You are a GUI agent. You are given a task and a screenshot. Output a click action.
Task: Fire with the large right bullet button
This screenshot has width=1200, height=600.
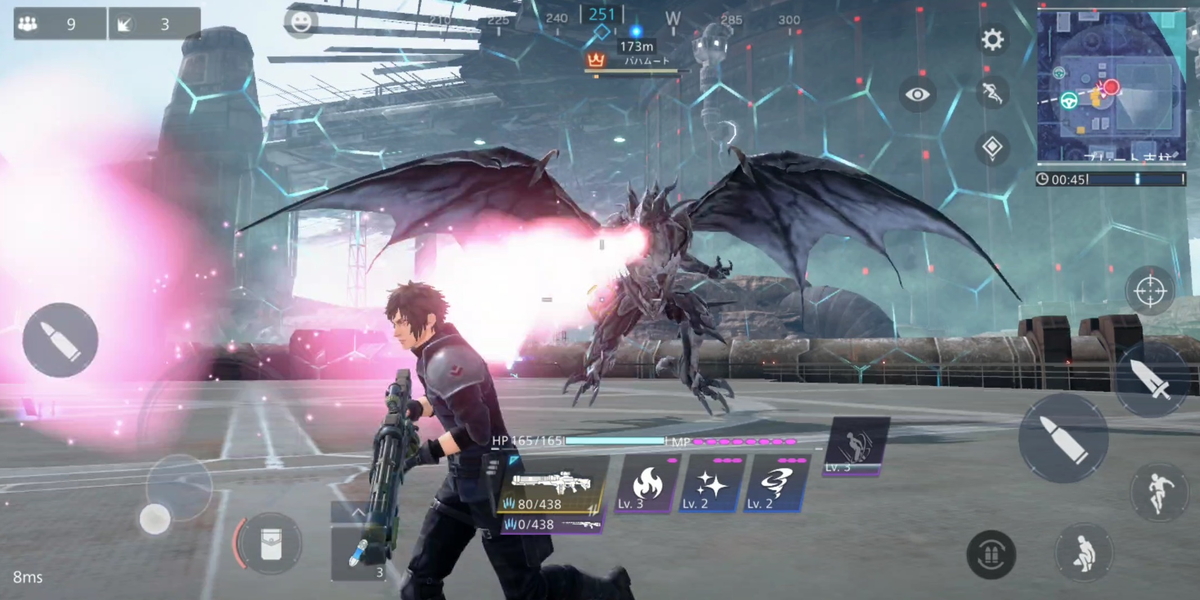1063,437
